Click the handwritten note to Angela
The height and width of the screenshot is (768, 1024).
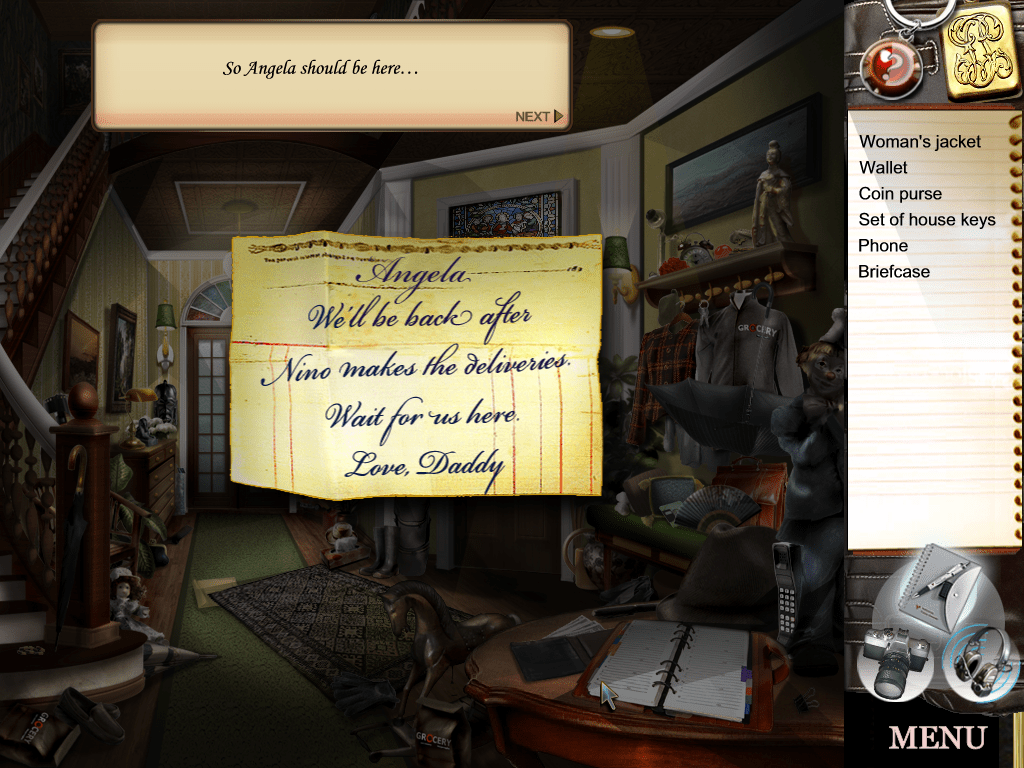coord(416,365)
